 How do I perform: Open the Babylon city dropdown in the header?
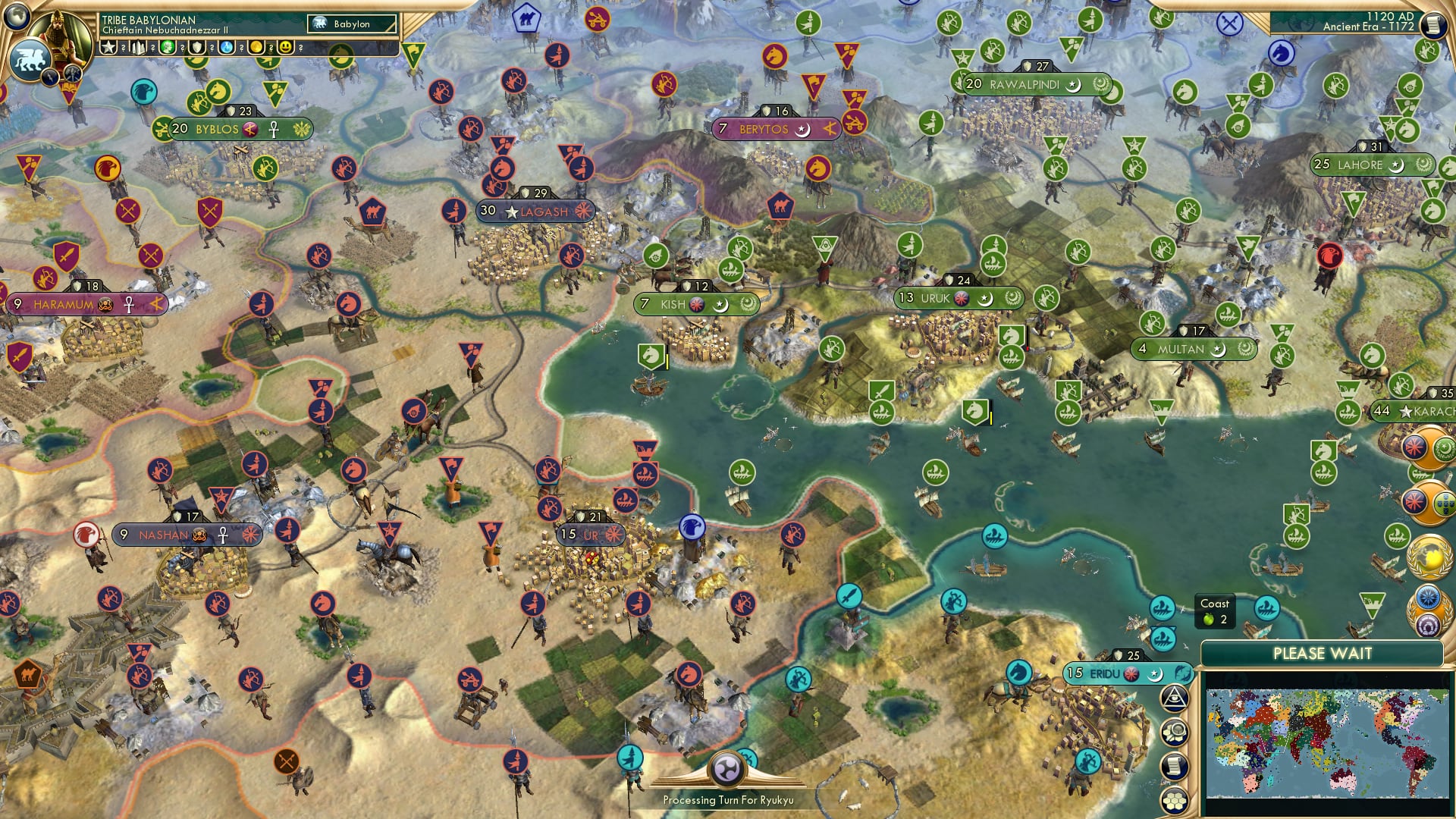(353, 24)
